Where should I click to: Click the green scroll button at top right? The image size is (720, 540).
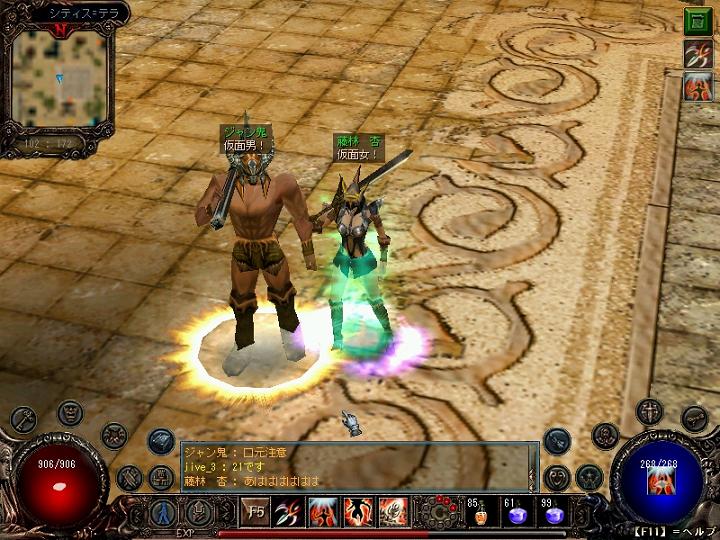pyautogui.click(x=697, y=21)
